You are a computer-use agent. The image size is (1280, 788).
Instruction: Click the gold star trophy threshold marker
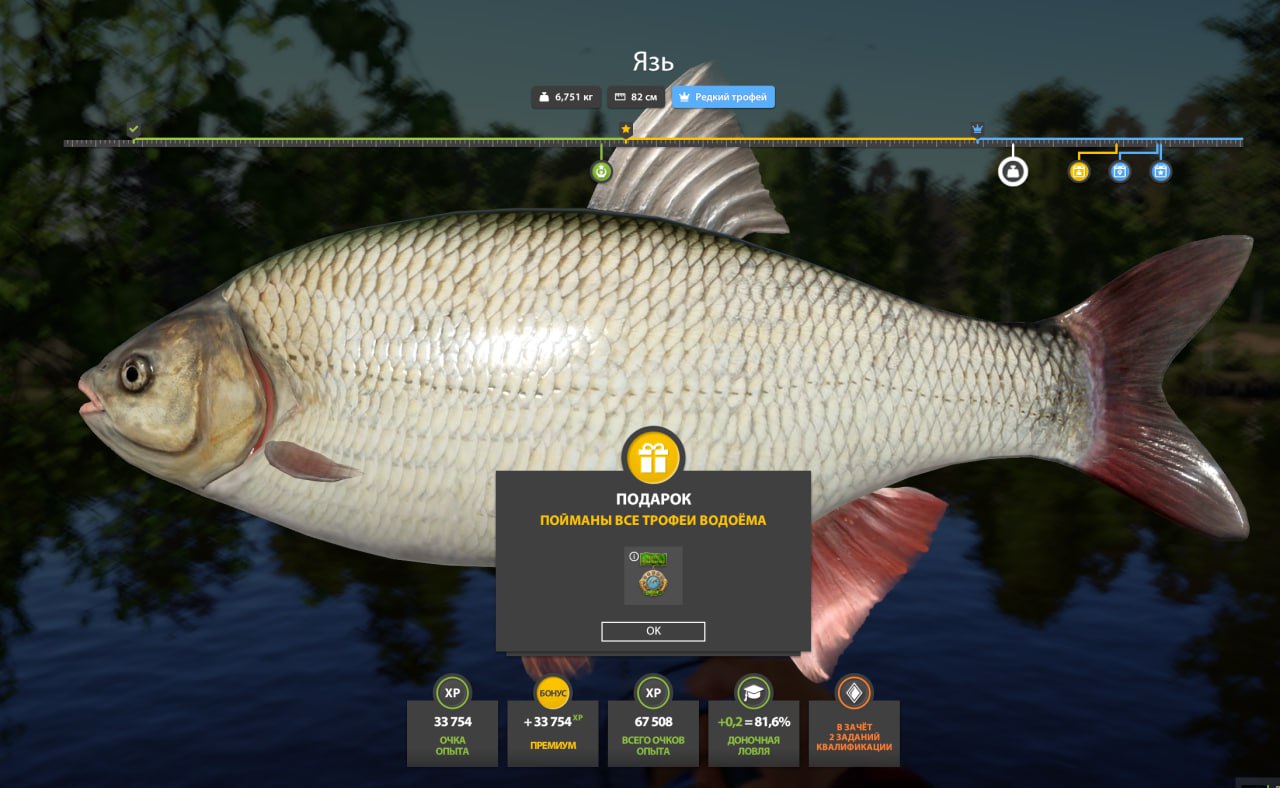[626, 129]
